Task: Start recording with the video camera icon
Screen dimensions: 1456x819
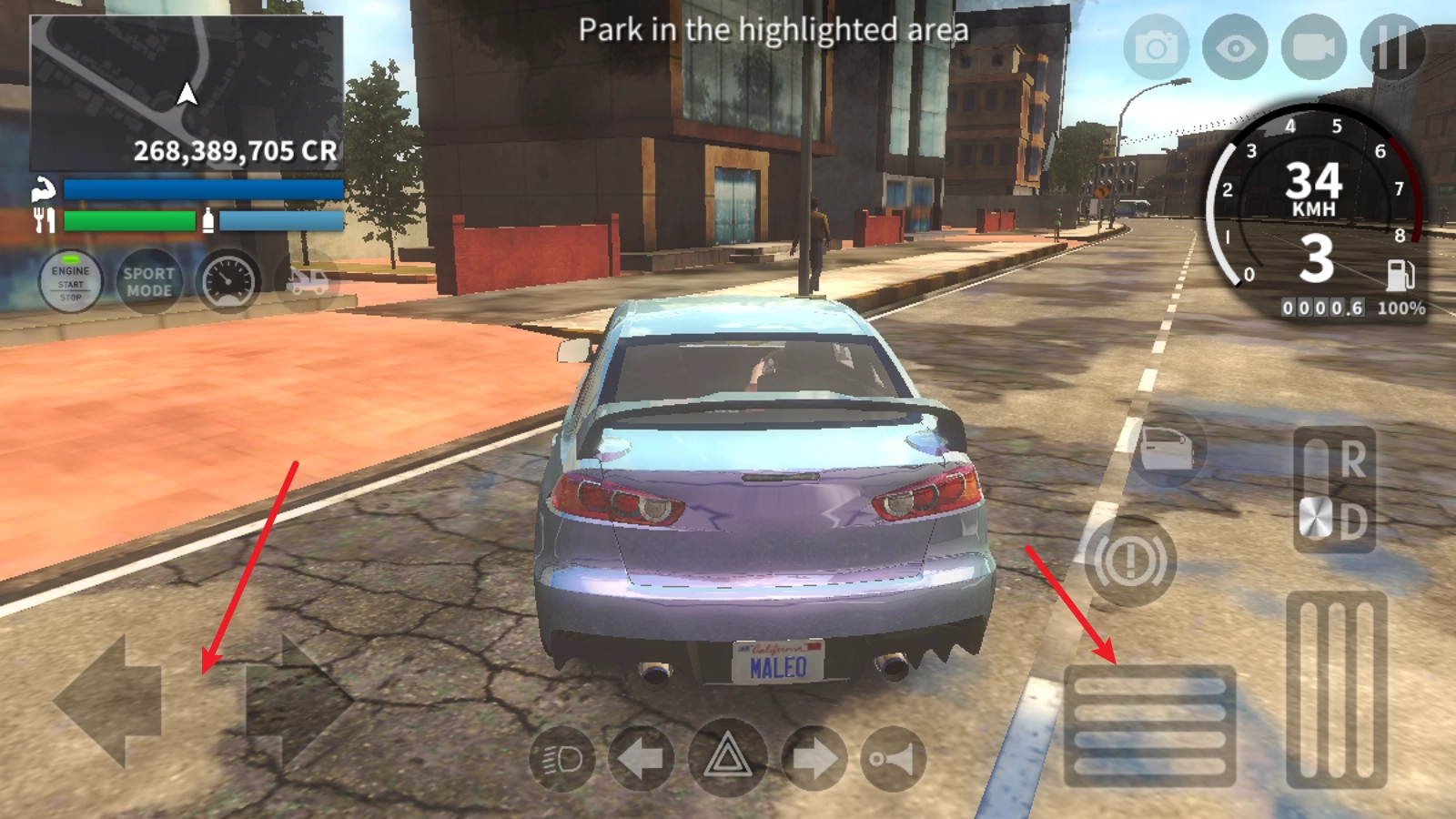Action: tap(1313, 46)
